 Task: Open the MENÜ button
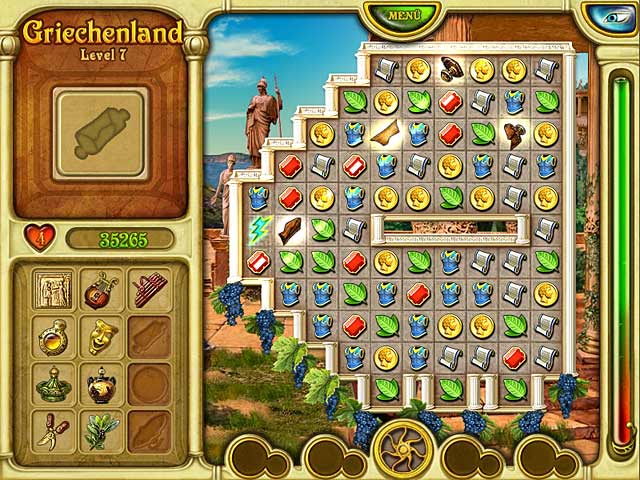point(403,17)
